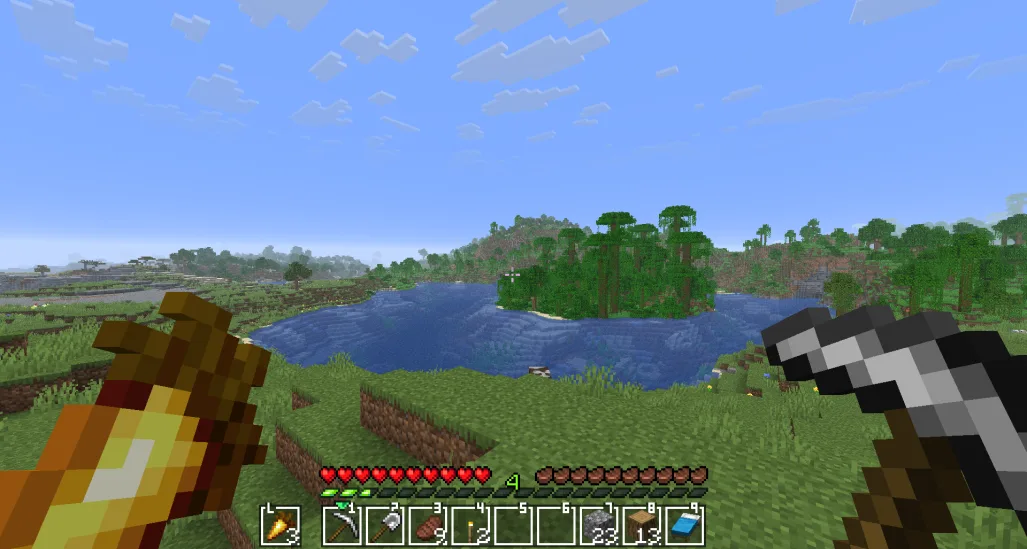Choose the blue bed hotbar slot
This screenshot has height=549, width=1027.
coord(684,525)
